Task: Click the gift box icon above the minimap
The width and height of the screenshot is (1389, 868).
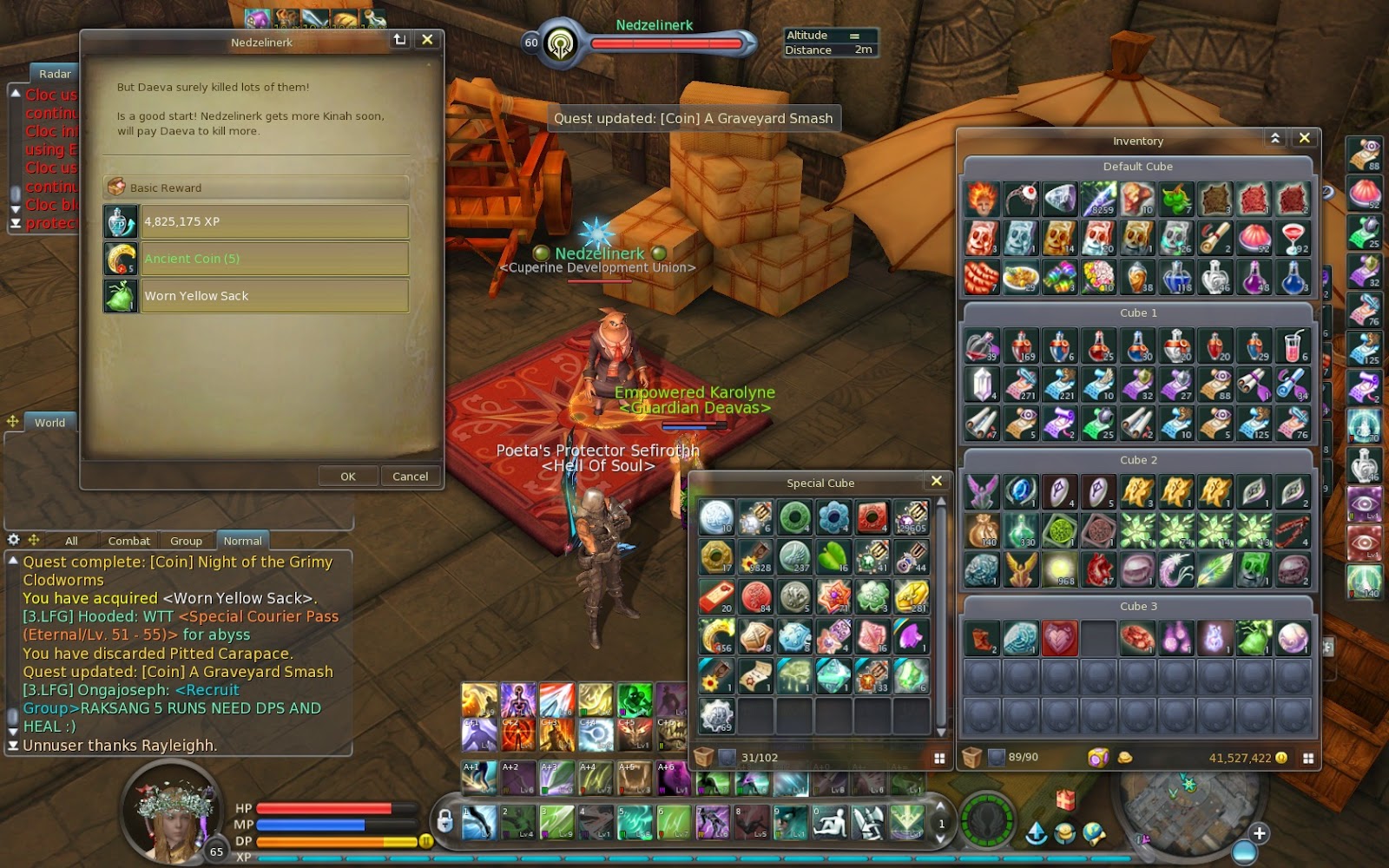Action: click(1066, 802)
